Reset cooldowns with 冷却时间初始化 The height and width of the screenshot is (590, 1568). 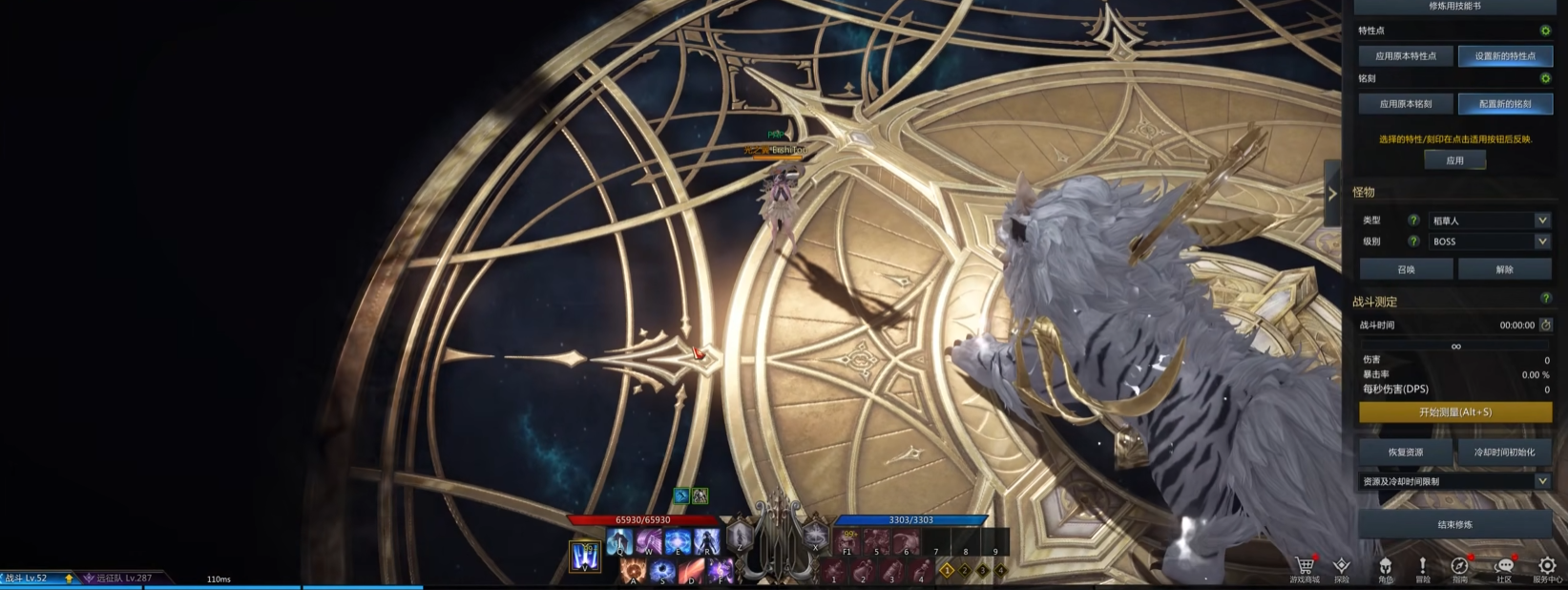(1504, 453)
